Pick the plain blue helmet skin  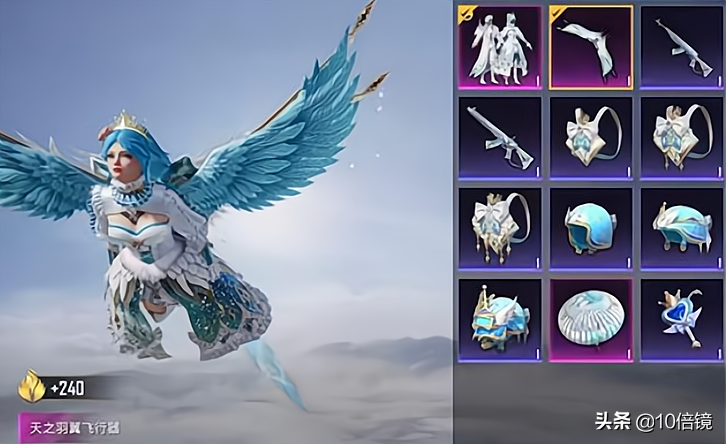point(590,229)
